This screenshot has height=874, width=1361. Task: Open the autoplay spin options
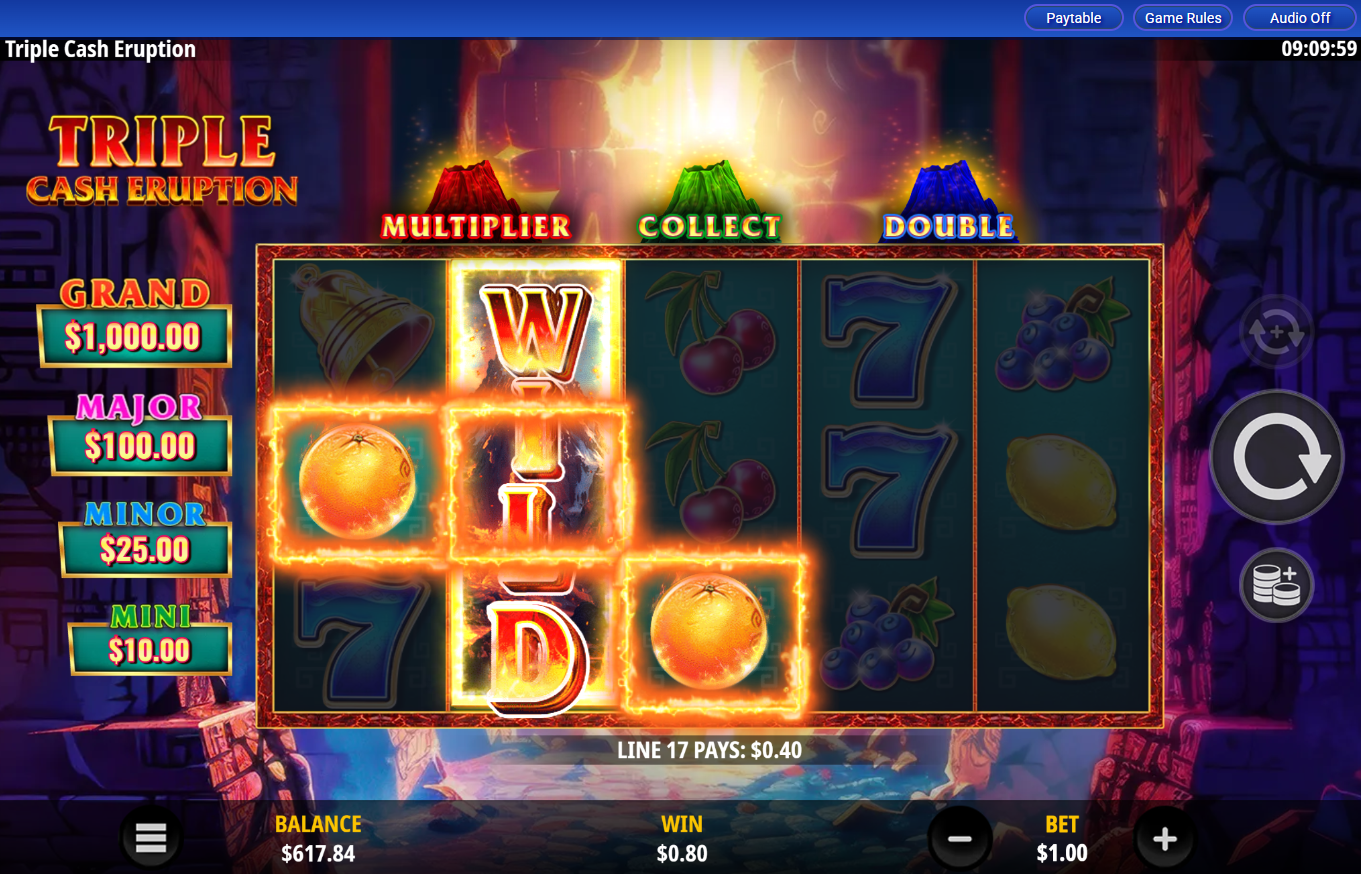(1276, 332)
